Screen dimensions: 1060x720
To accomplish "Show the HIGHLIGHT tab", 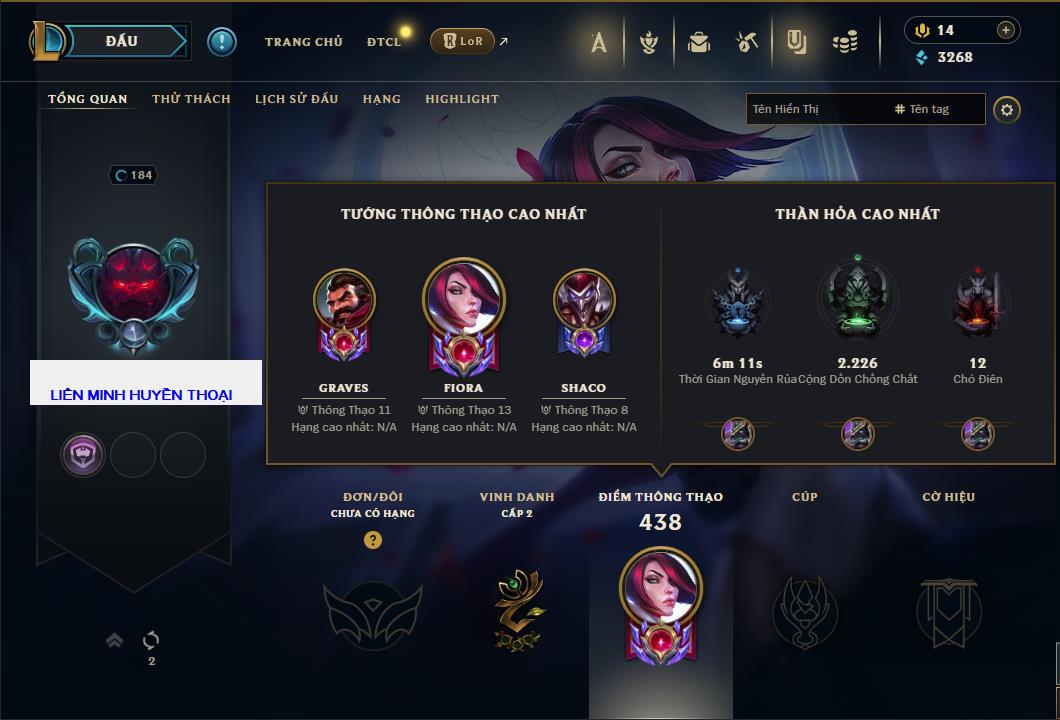I will point(461,99).
